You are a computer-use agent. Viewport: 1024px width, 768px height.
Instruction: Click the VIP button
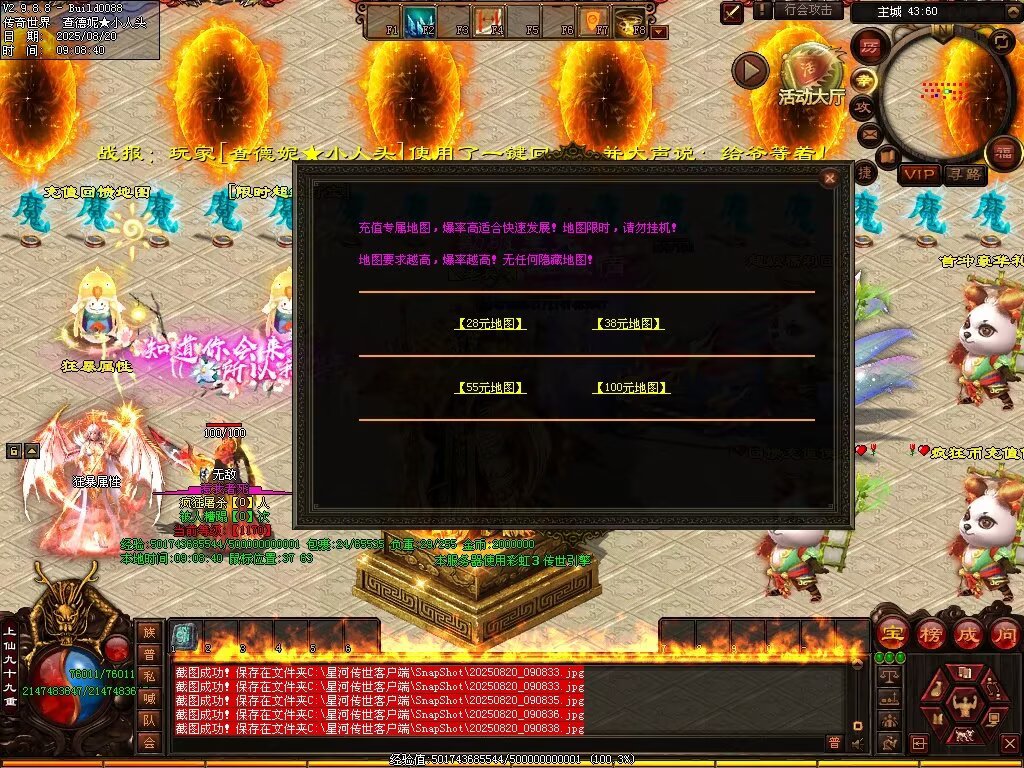tap(918, 174)
